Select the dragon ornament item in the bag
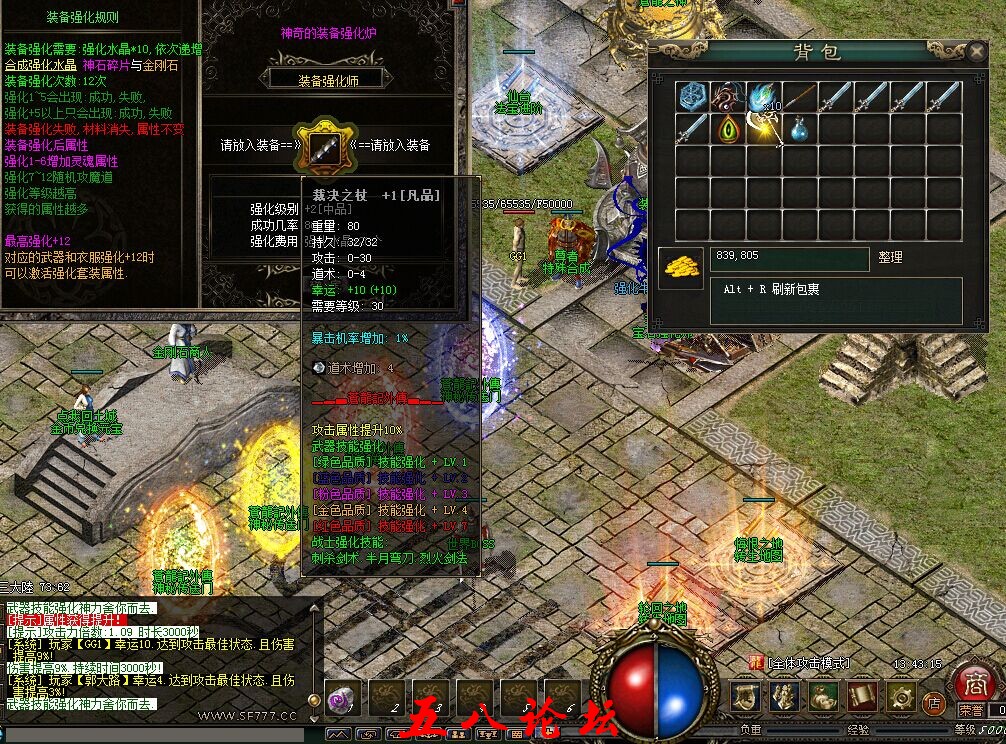Viewport: 1006px width, 744px height. point(728,97)
